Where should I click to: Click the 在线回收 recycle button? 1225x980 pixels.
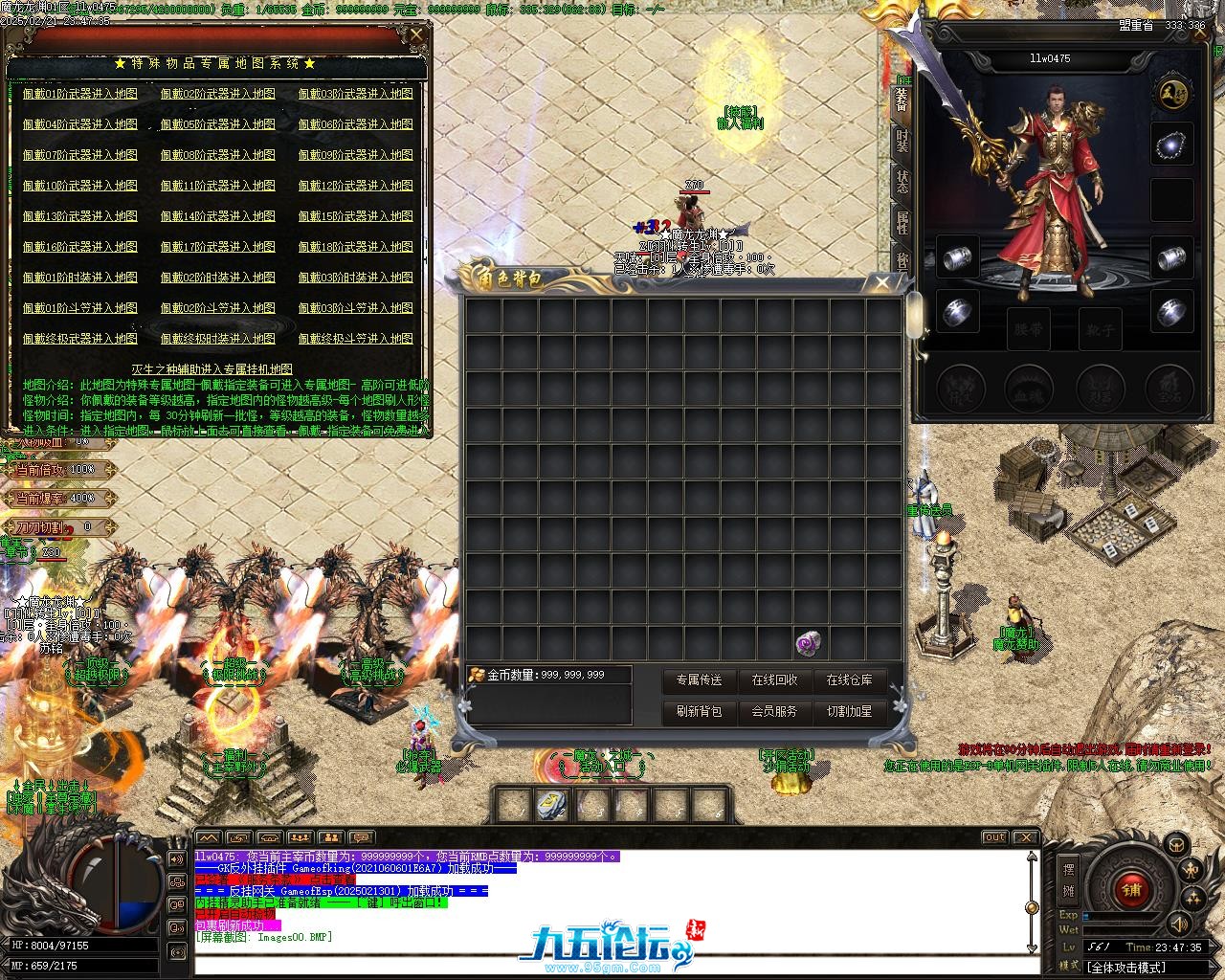click(x=774, y=680)
